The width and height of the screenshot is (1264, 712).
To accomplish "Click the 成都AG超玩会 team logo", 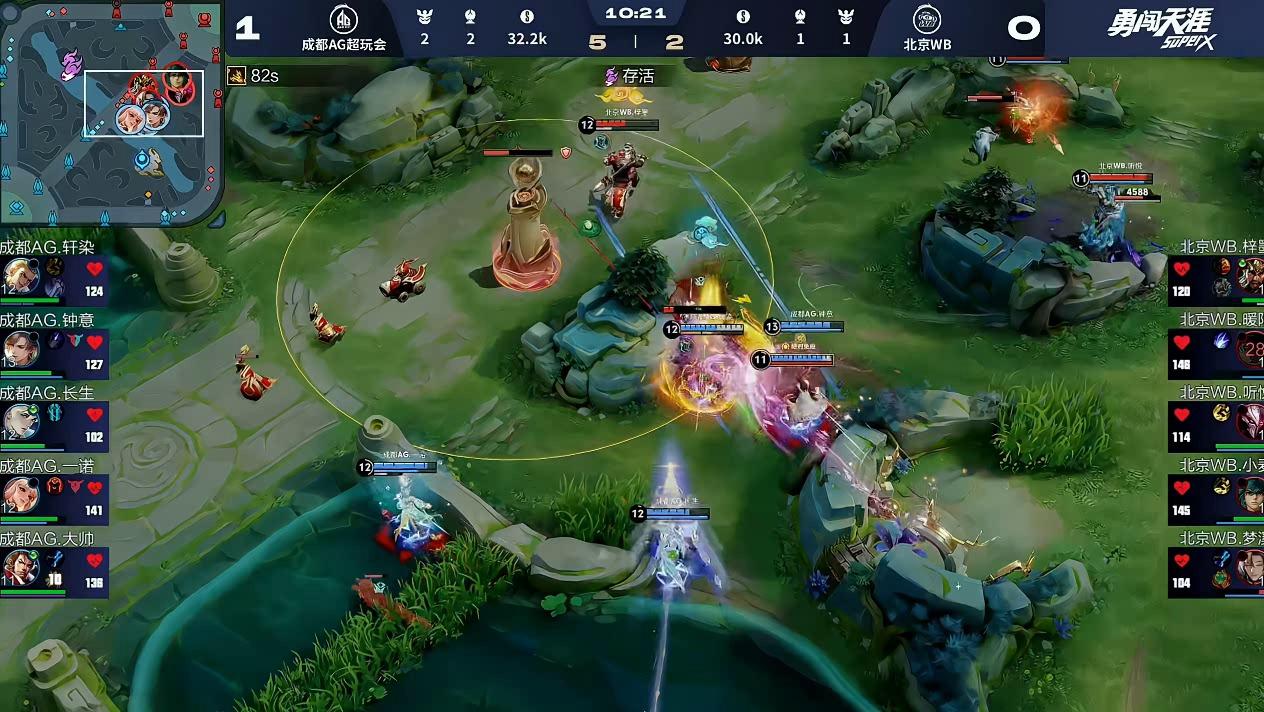I will coord(343,20).
